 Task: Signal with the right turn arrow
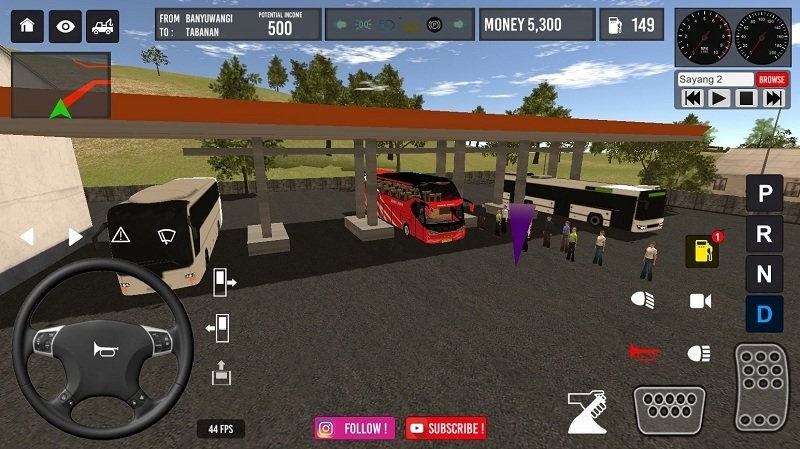(x=75, y=237)
